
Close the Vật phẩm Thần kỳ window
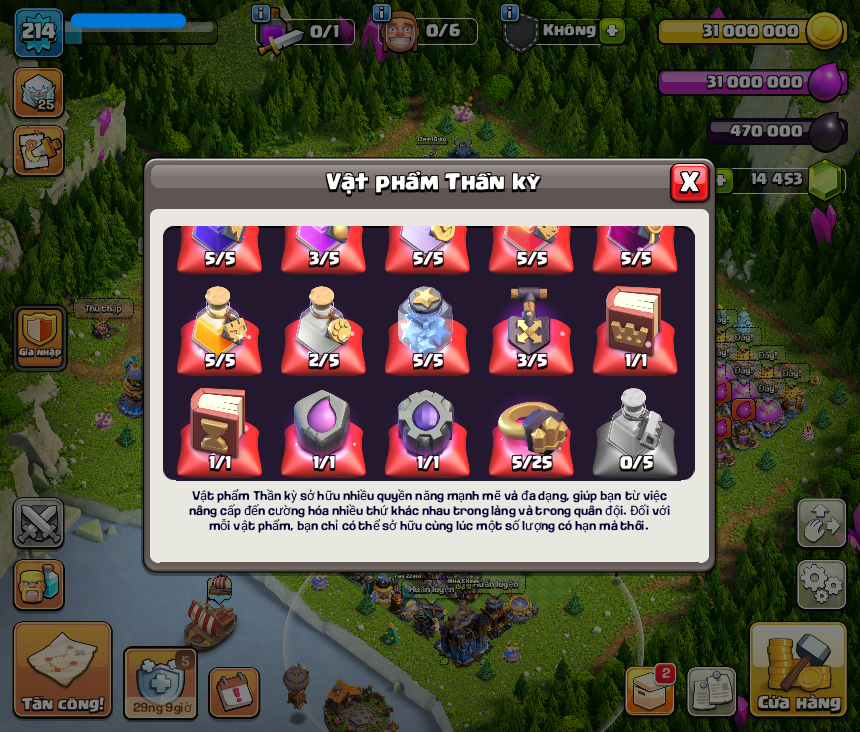tap(689, 182)
